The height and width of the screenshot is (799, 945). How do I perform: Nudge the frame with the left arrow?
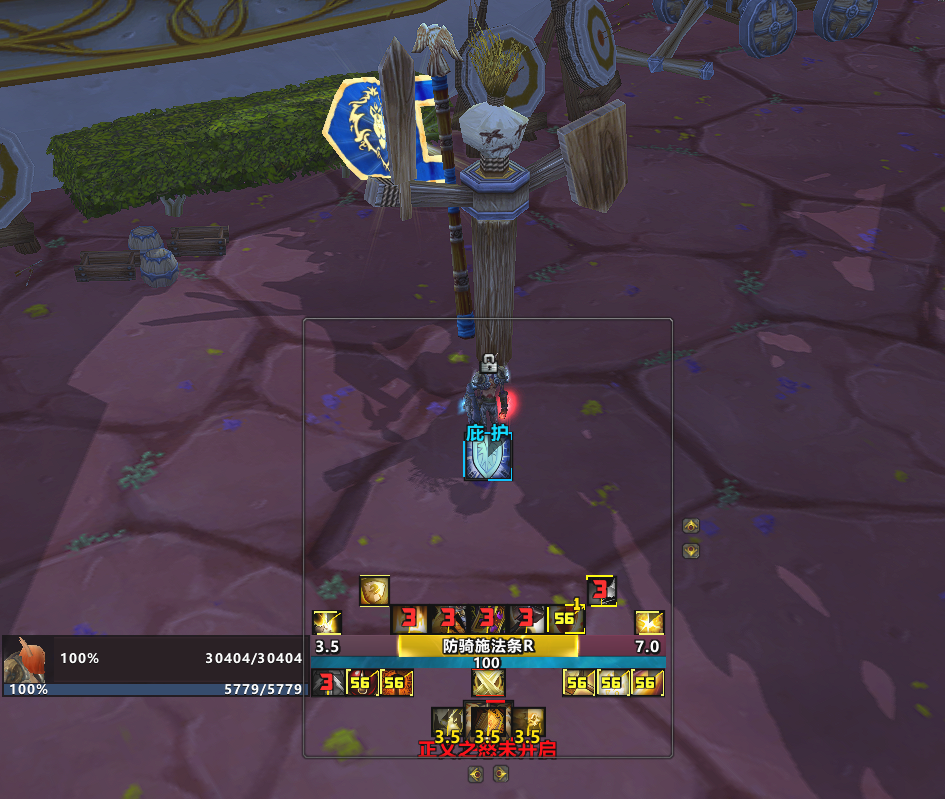point(476,773)
